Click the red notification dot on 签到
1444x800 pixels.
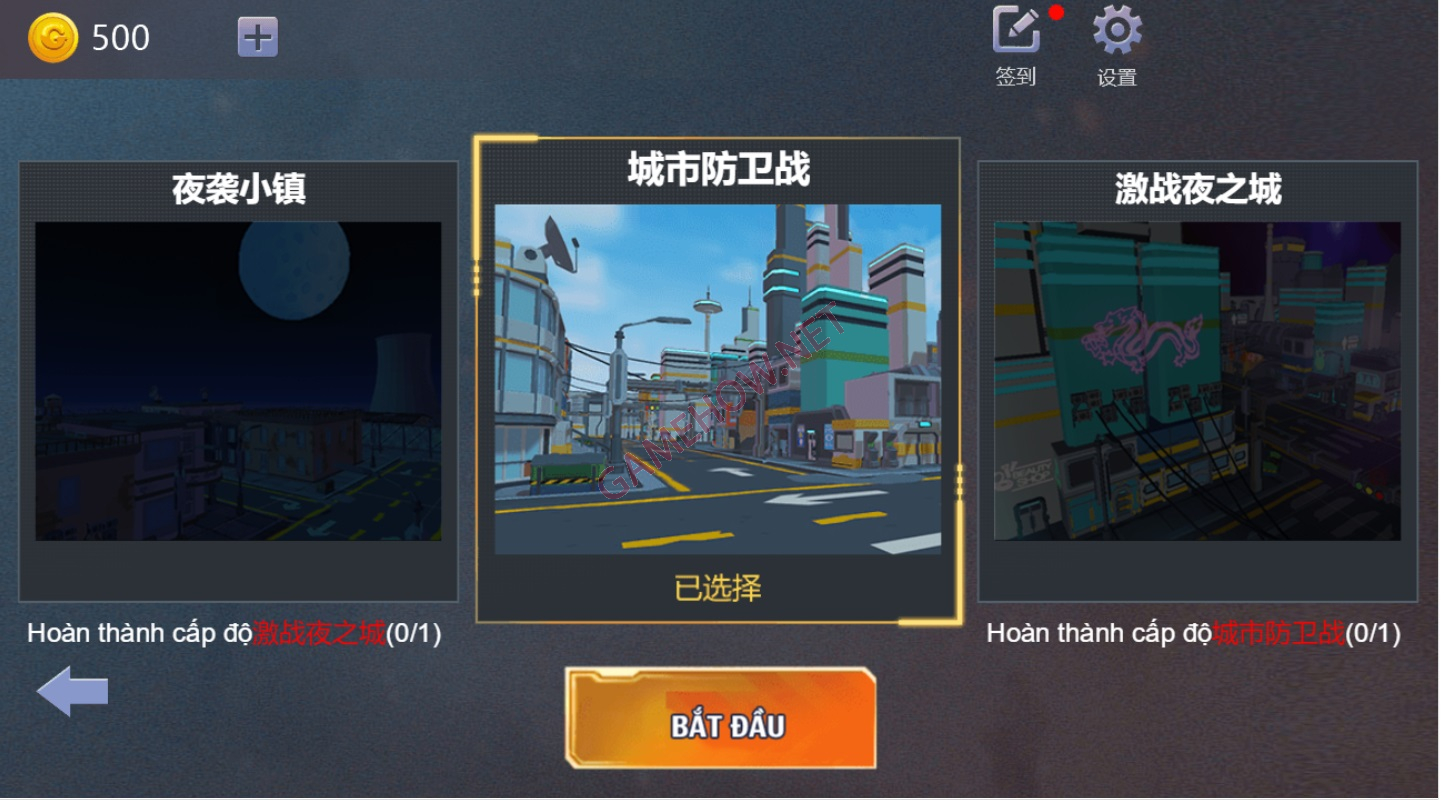tap(1057, 13)
